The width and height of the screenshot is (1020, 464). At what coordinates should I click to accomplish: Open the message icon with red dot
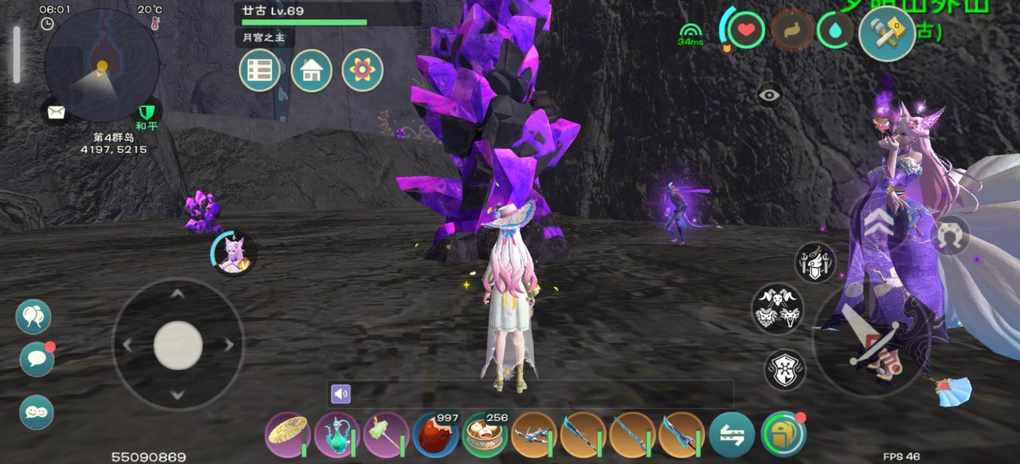(37, 358)
